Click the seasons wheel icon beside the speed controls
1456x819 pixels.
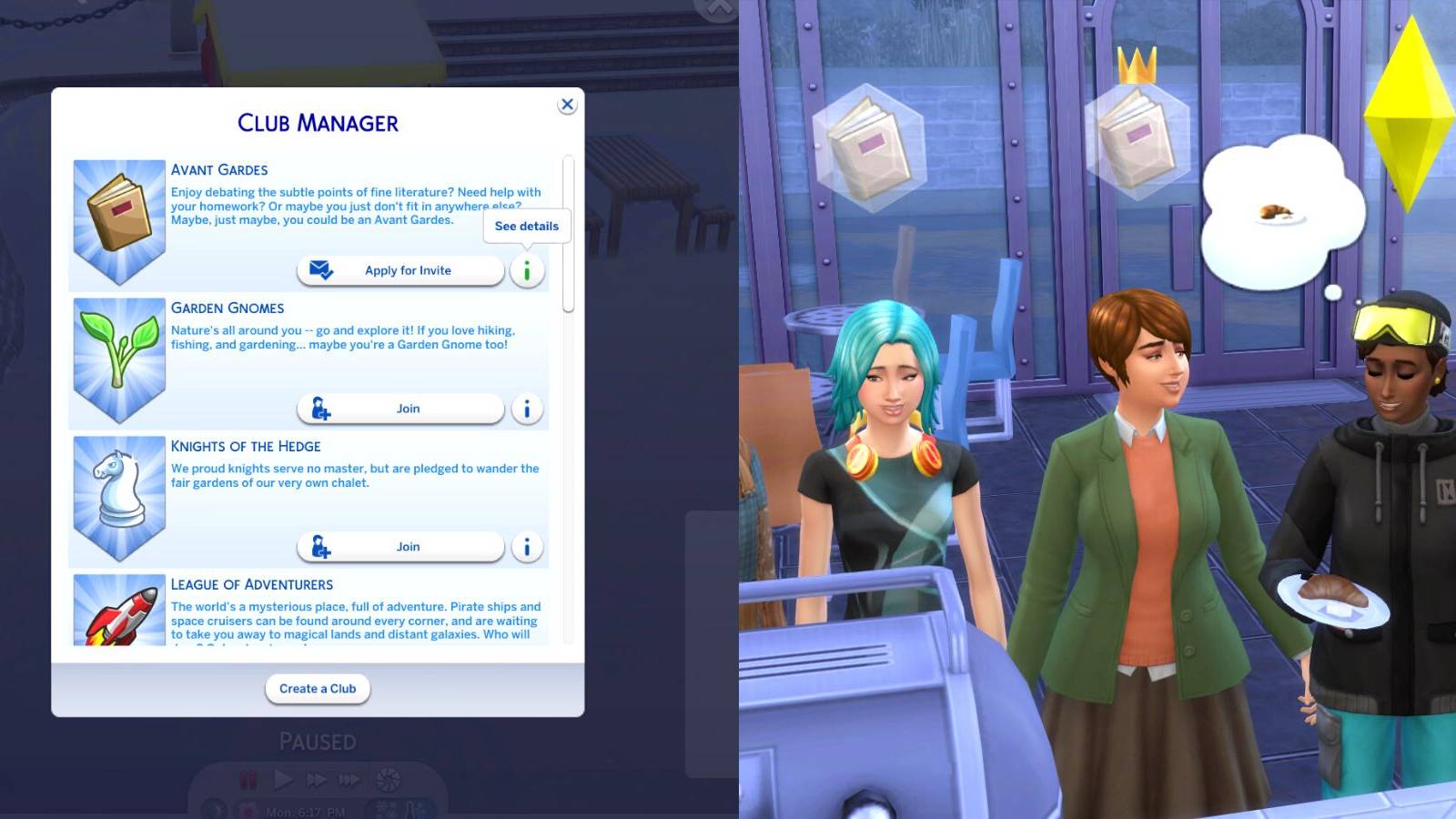(x=388, y=779)
